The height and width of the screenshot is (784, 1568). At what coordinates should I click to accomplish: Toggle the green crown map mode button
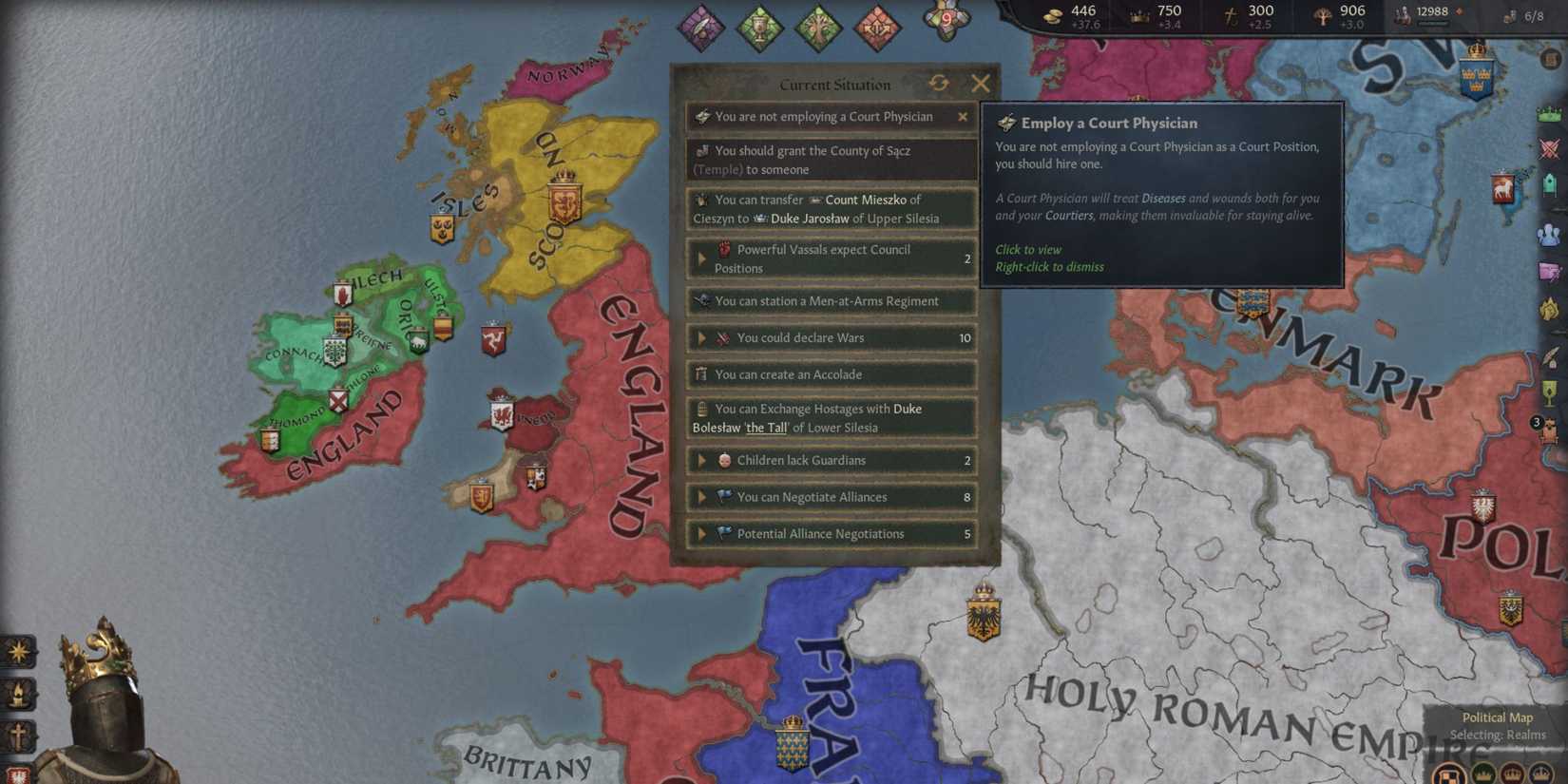point(1483,774)
